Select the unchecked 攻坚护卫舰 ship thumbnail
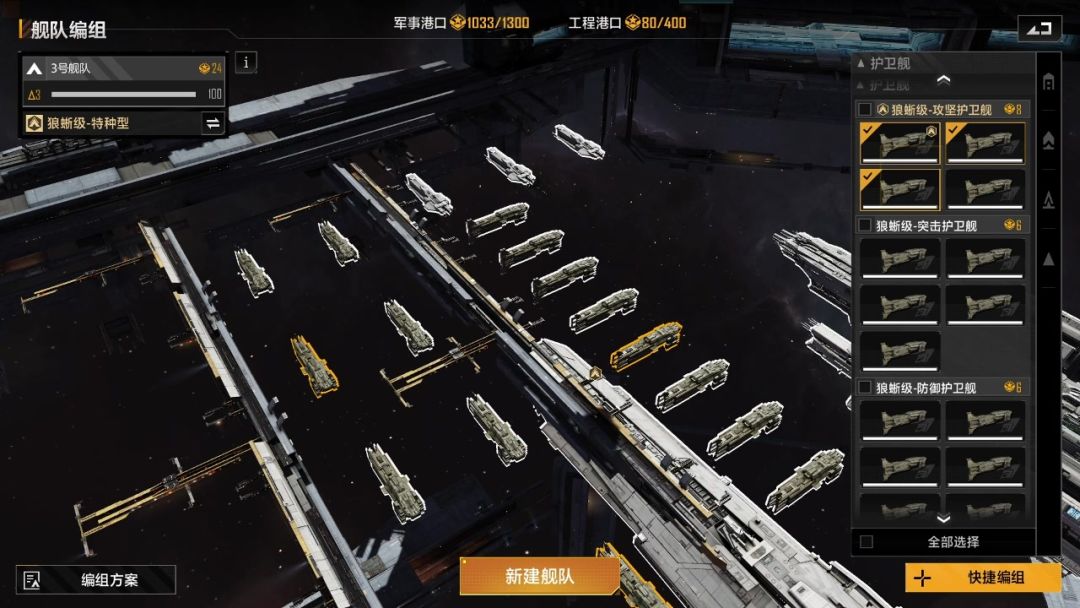The height and width of the screenshot is (608, 1080). (985, 189)
